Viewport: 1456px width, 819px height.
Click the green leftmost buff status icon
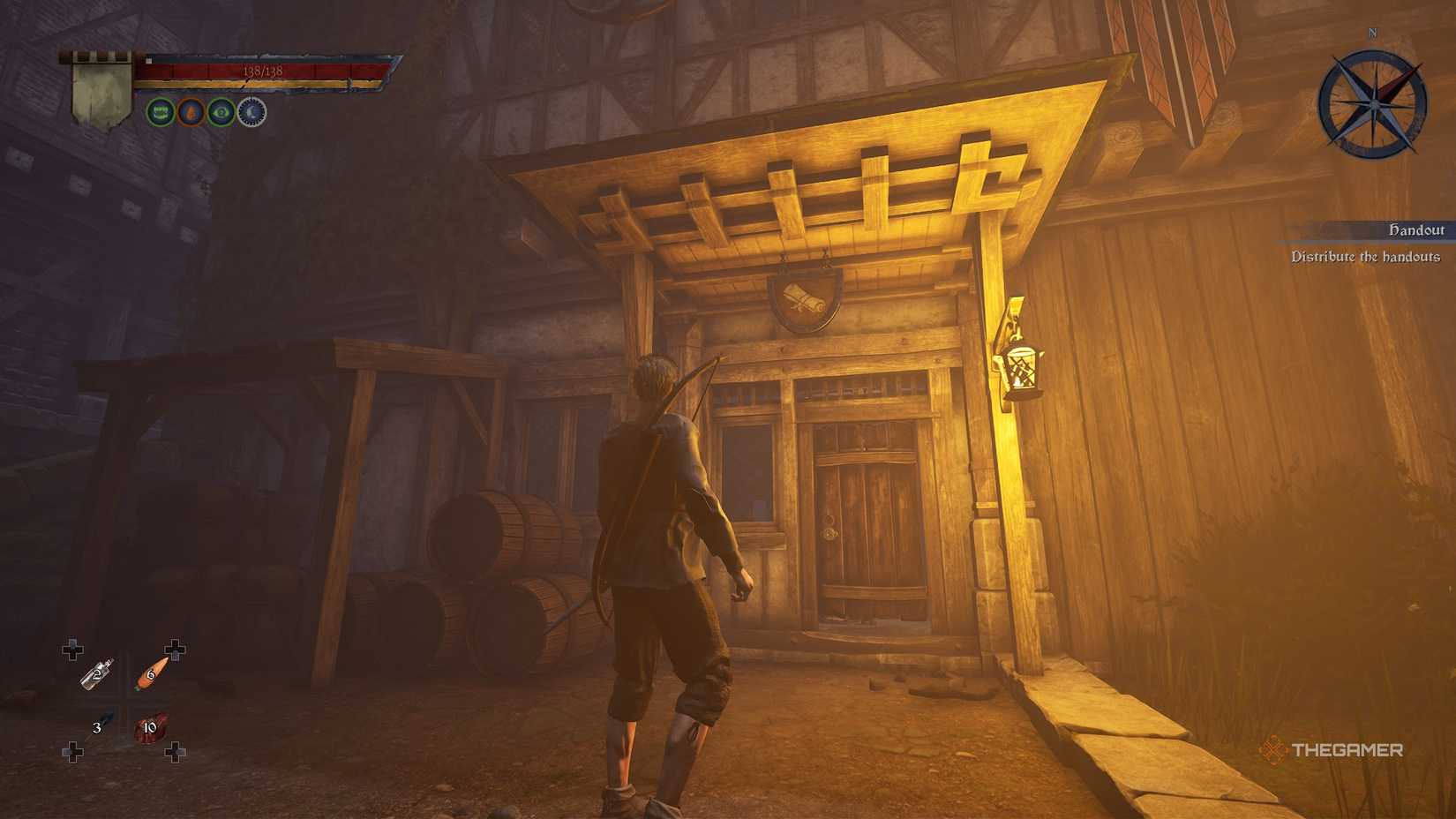coord(159,111)
